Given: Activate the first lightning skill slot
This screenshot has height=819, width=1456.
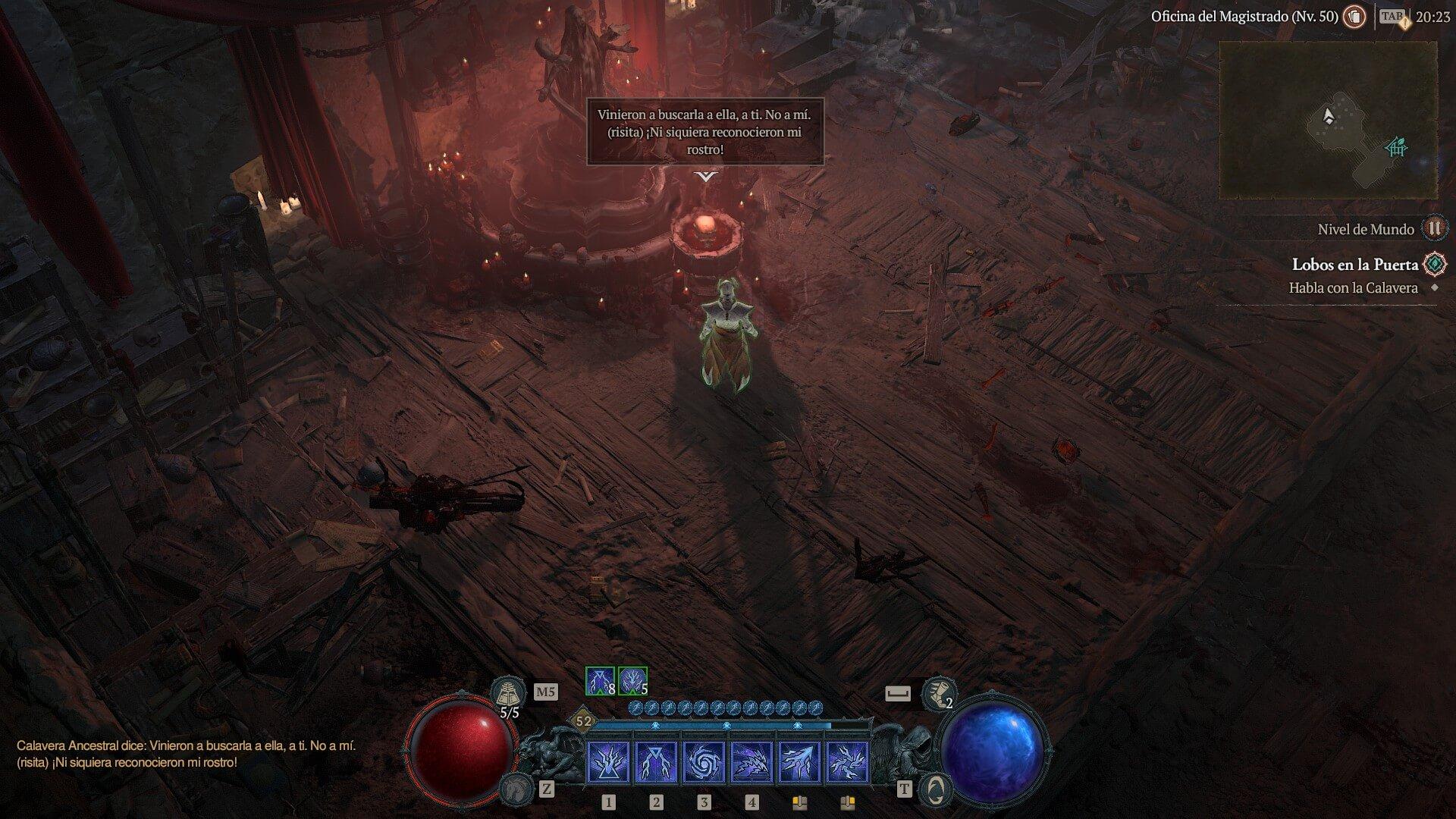Looking at the screenshot, I should pyautogui.click(x=608, y=761).
